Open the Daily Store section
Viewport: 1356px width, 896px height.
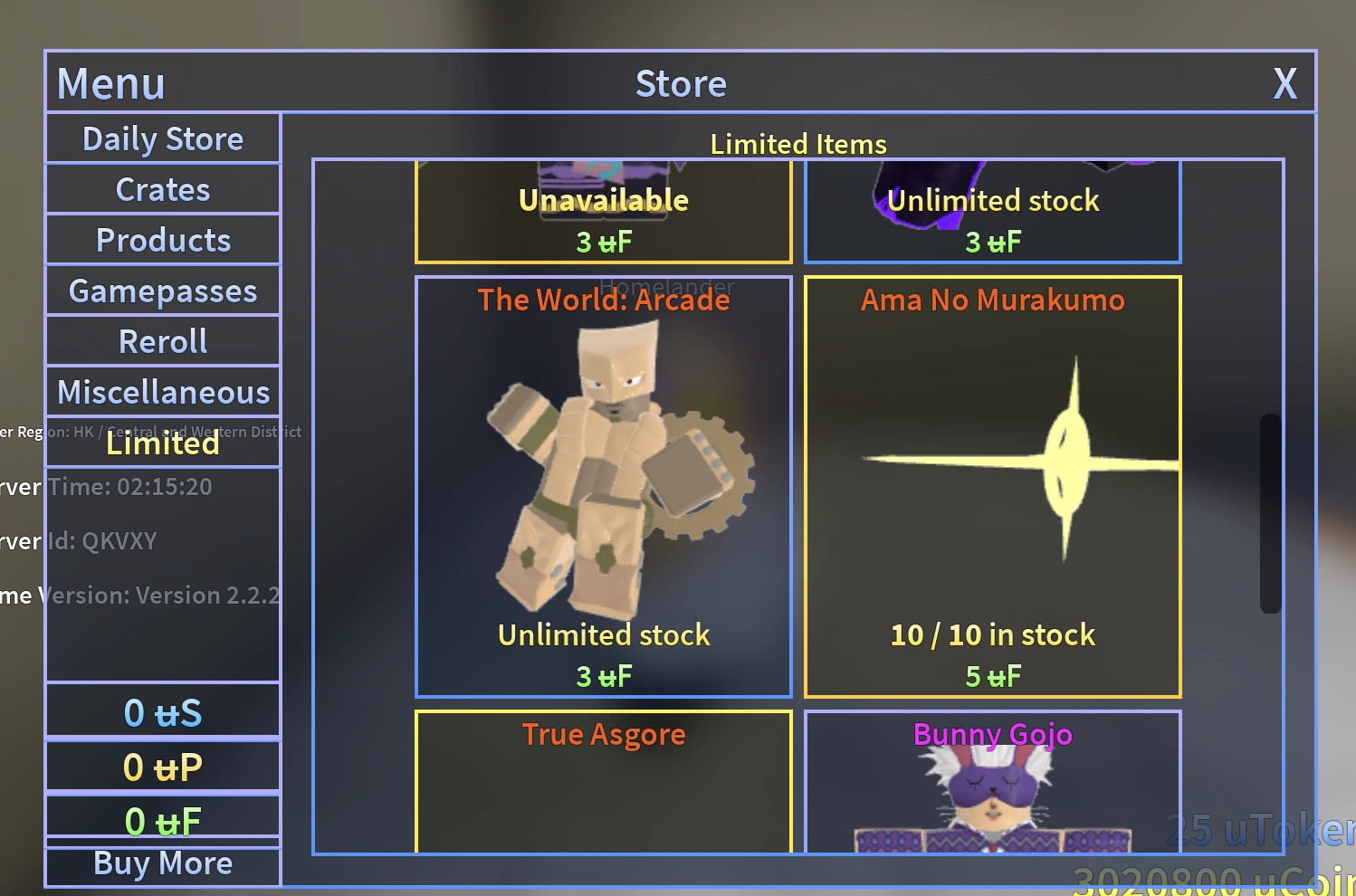point(162,138)
